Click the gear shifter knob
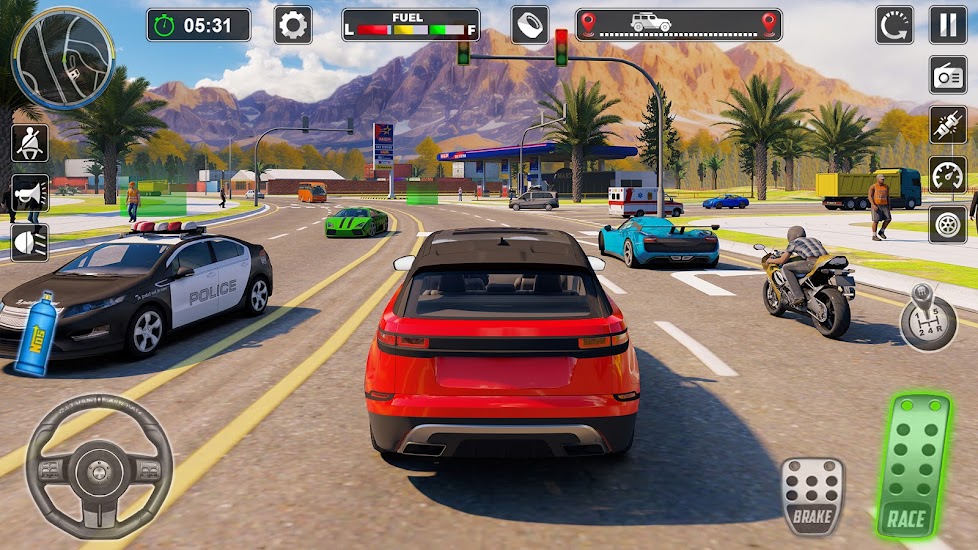Screen dimensions: 978x550 pyautogui.click(x=926, y=319)
